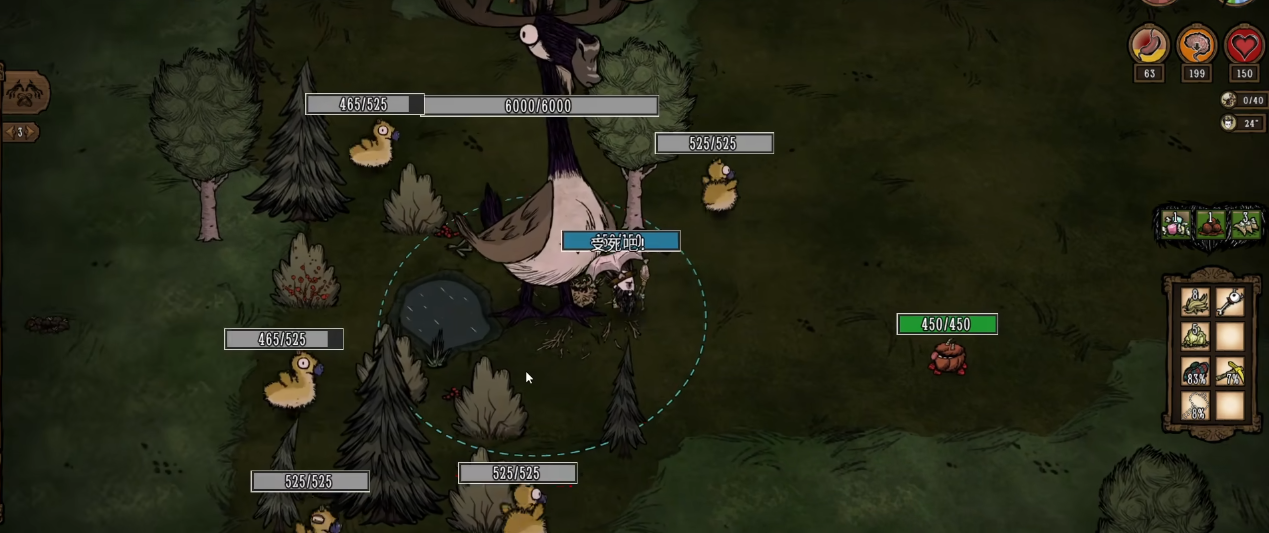This screenshot has width=1269, height=533.
Task: Select the brown manure pile slot
Action: [1211, 224]
